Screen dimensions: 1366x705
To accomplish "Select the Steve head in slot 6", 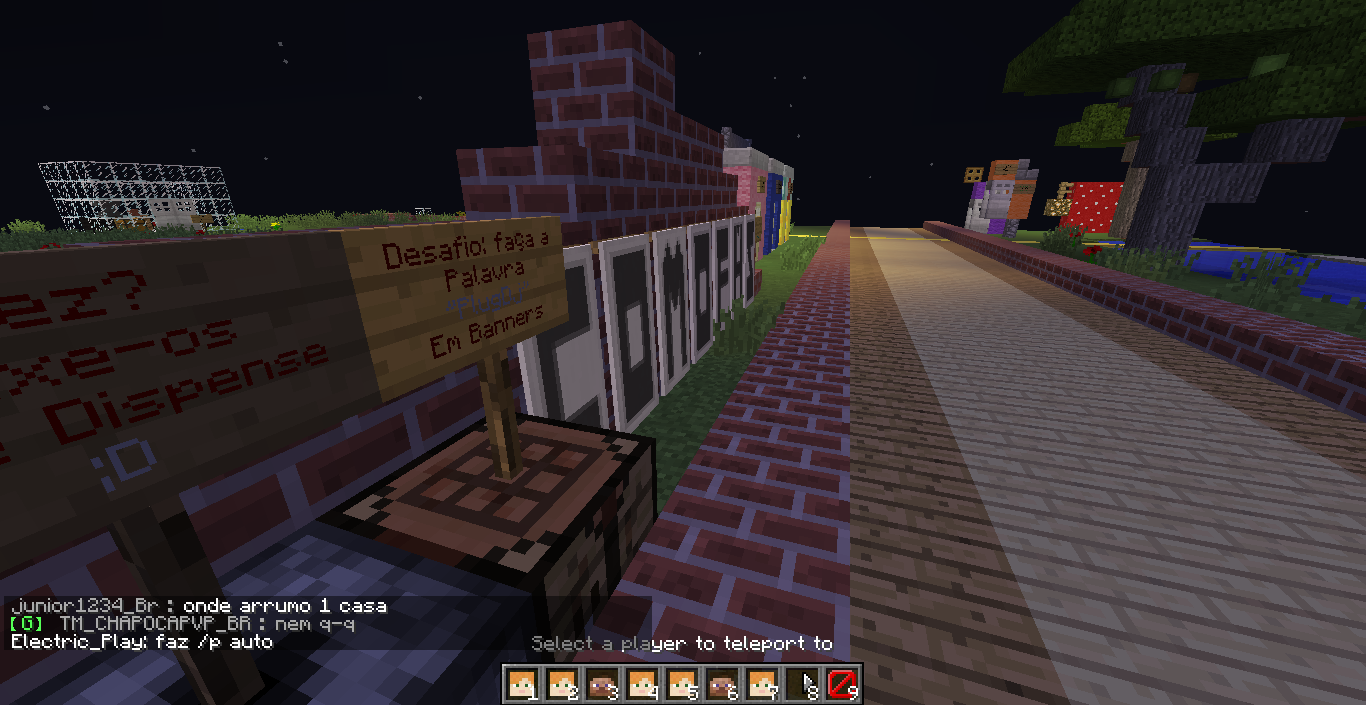I will [x=721, y=684].
